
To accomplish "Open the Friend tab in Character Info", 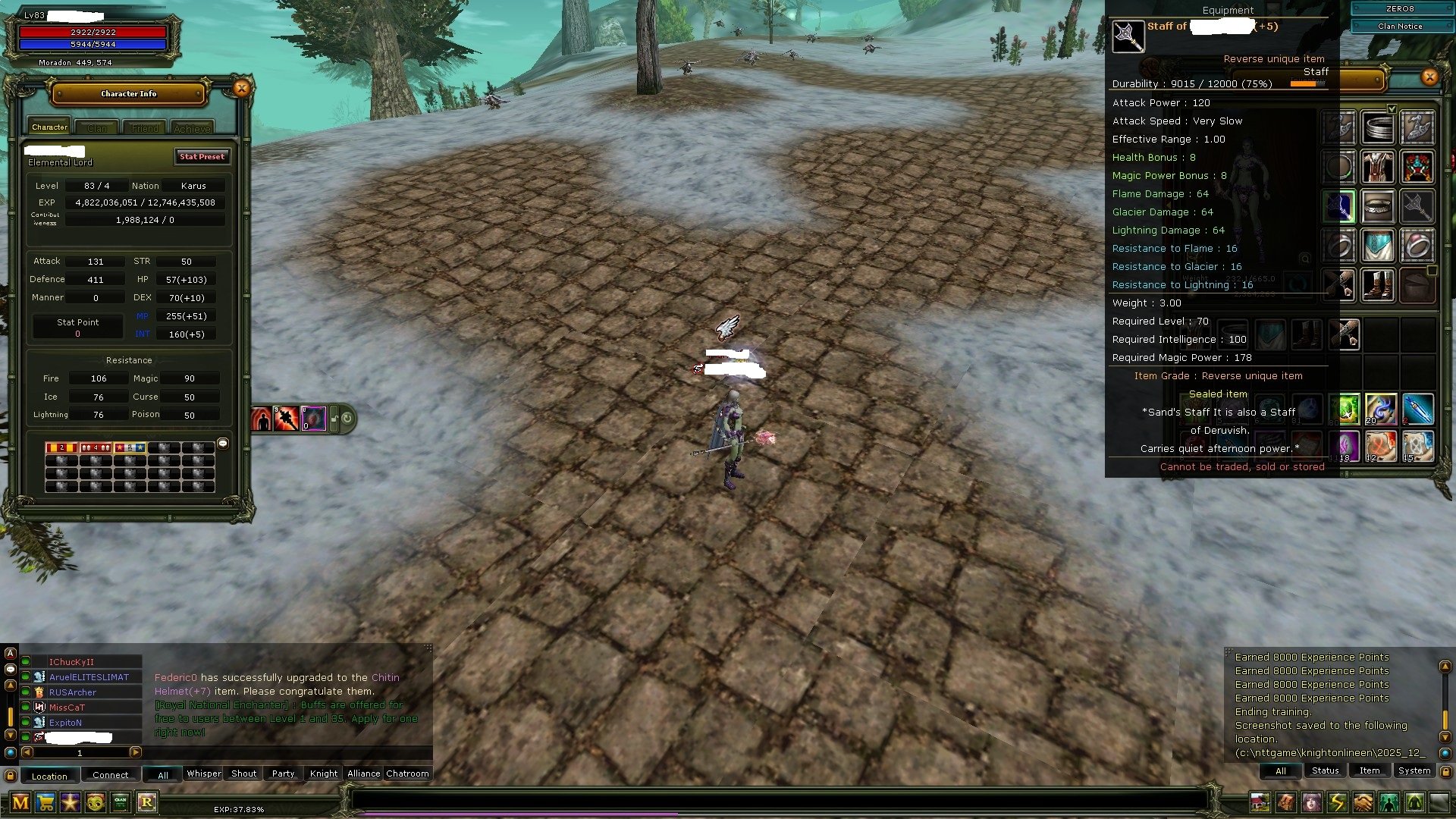I will 144,127.
